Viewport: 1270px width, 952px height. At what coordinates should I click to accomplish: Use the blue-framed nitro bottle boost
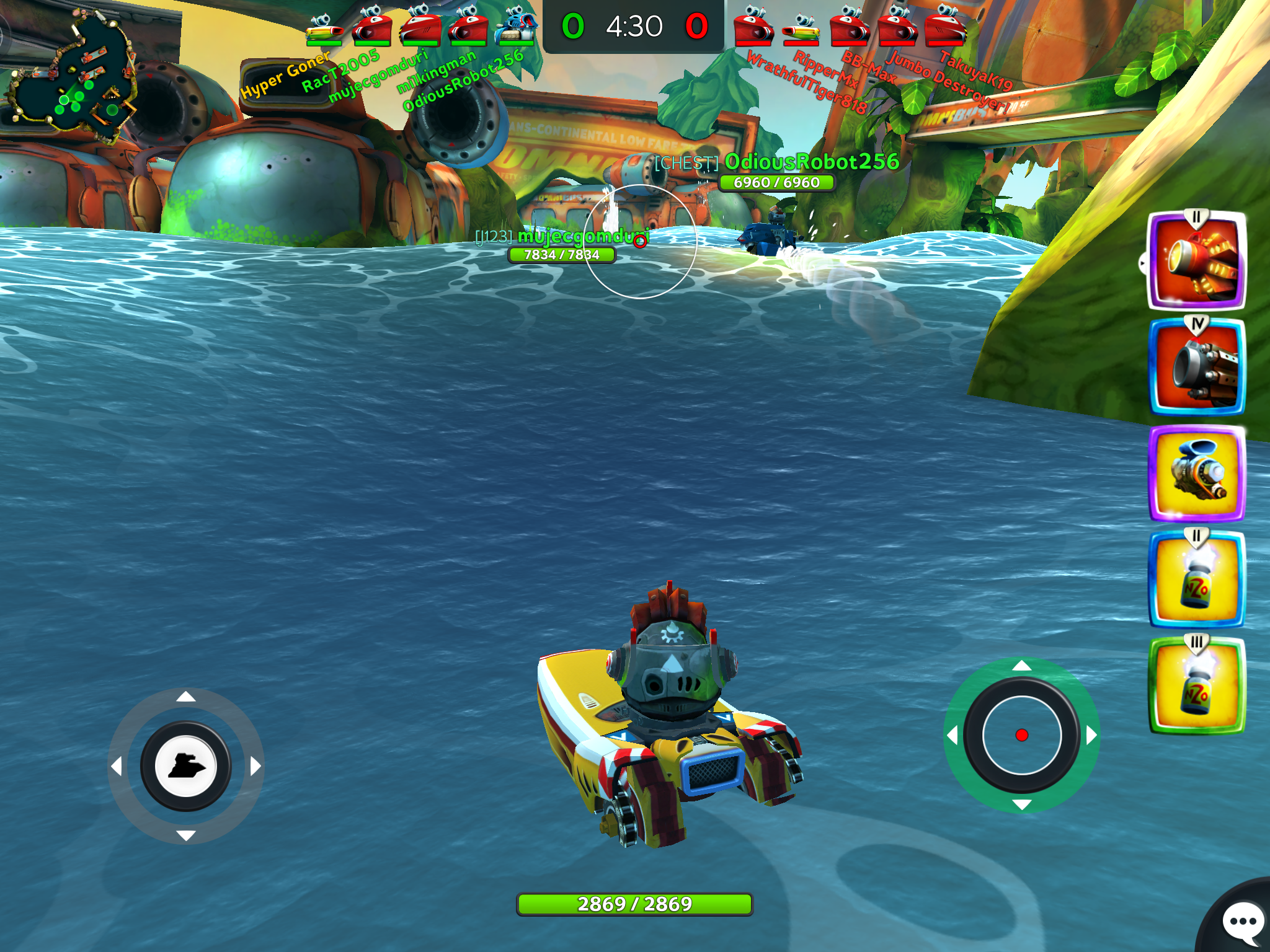coord(1196,580)
